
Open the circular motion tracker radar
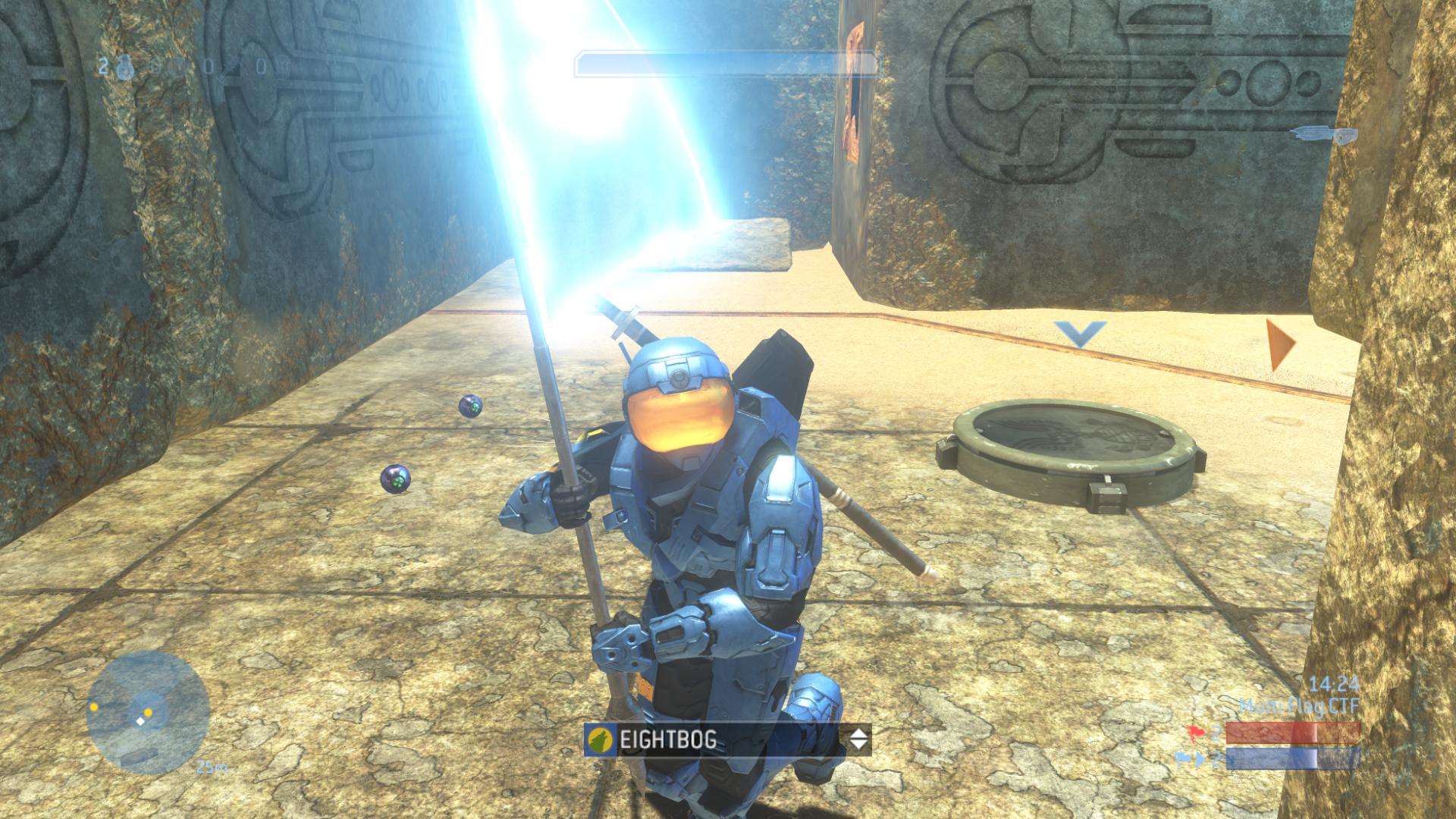[x=148, y=712]
